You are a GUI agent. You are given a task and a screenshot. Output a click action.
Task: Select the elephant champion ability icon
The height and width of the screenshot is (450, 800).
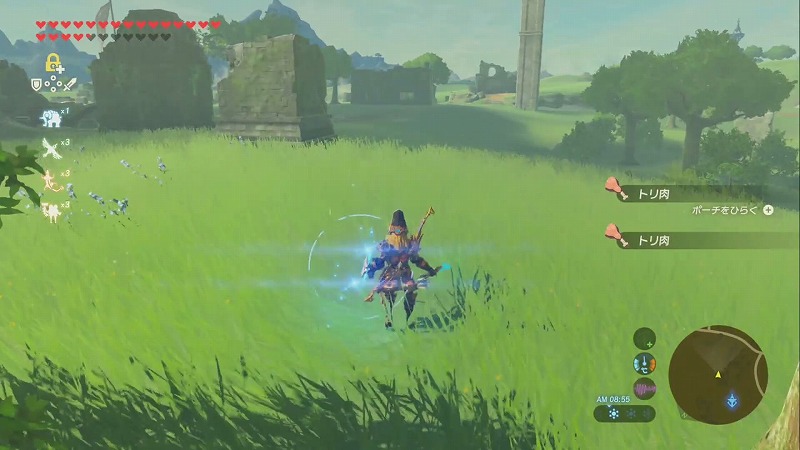(x=50, y=119)
